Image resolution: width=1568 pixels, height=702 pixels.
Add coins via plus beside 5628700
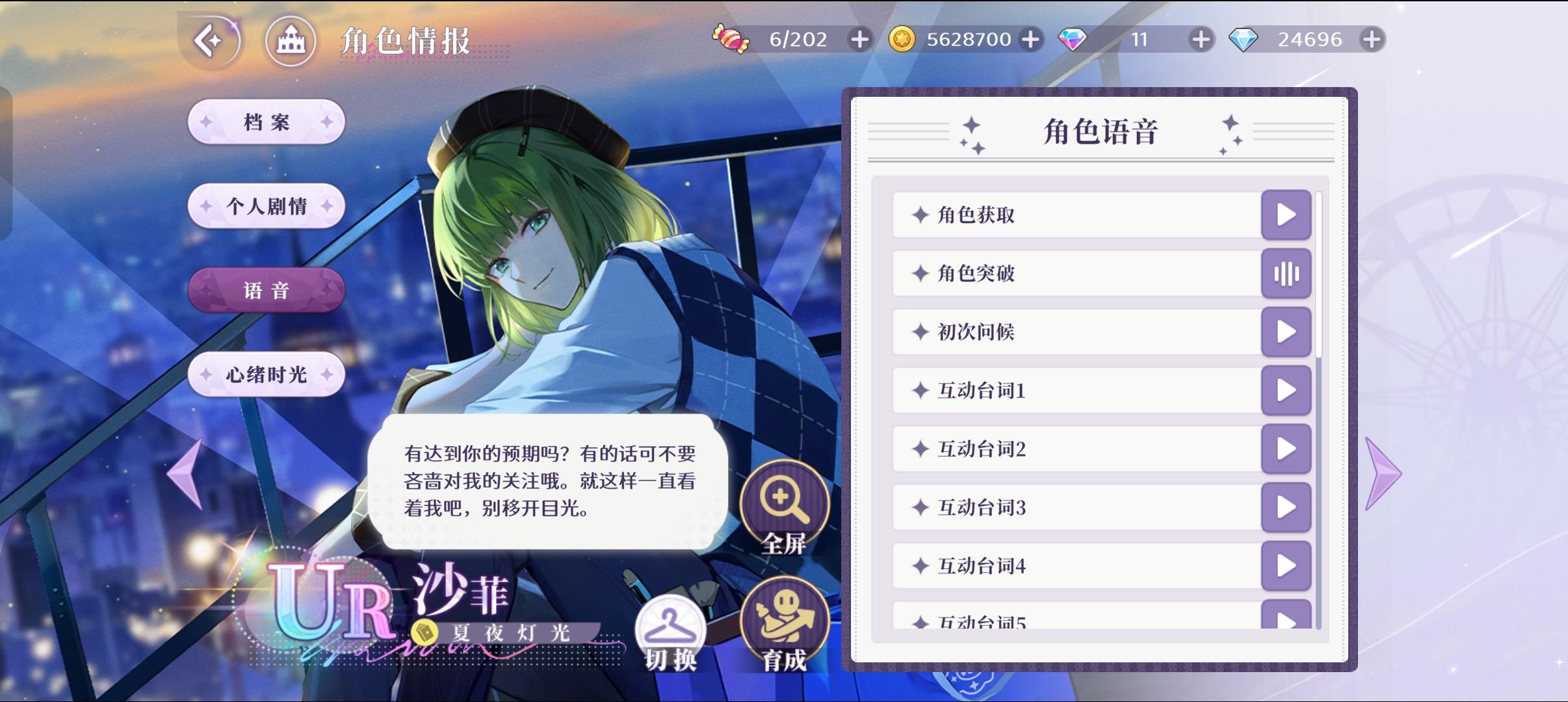click(1030, 39)
